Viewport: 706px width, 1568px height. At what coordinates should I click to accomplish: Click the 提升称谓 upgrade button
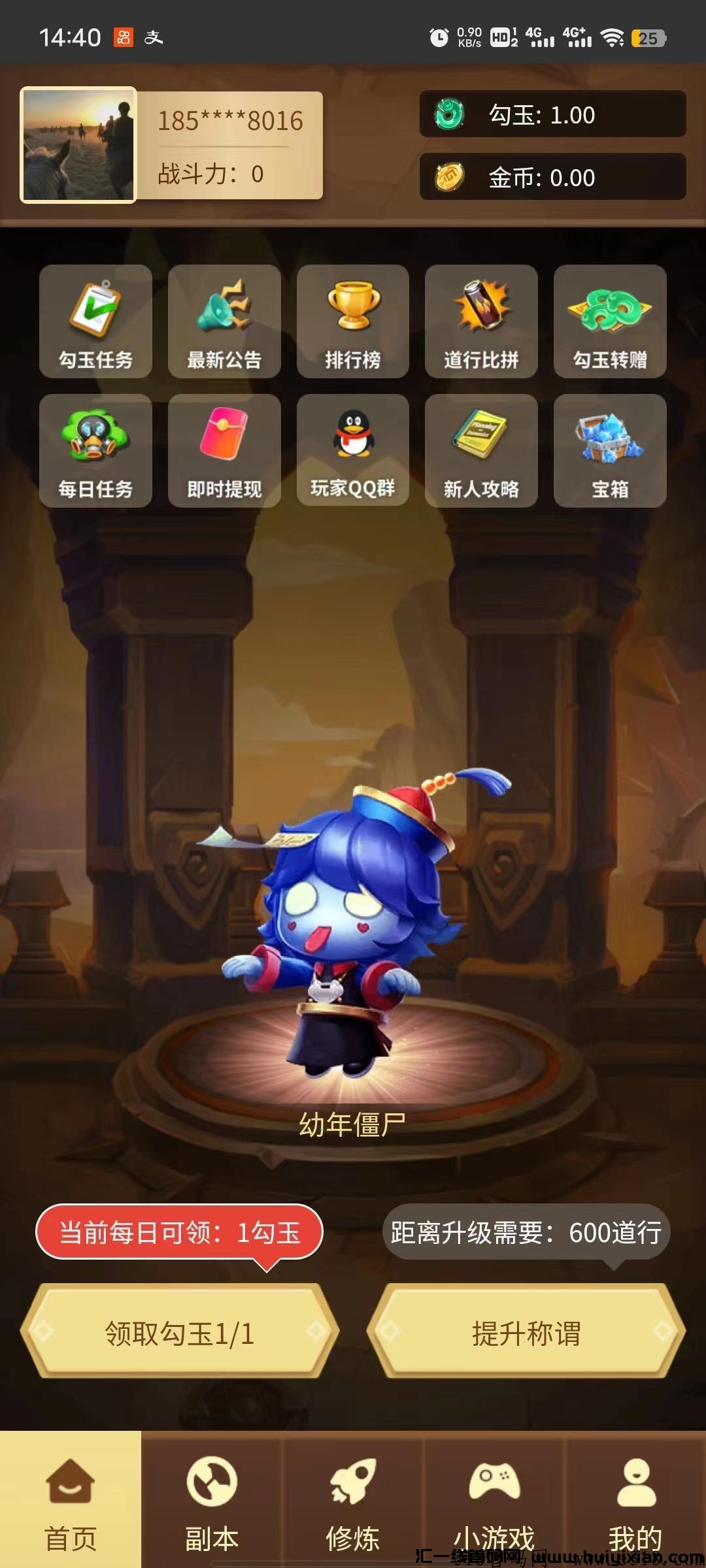[x=526, y=1331]
